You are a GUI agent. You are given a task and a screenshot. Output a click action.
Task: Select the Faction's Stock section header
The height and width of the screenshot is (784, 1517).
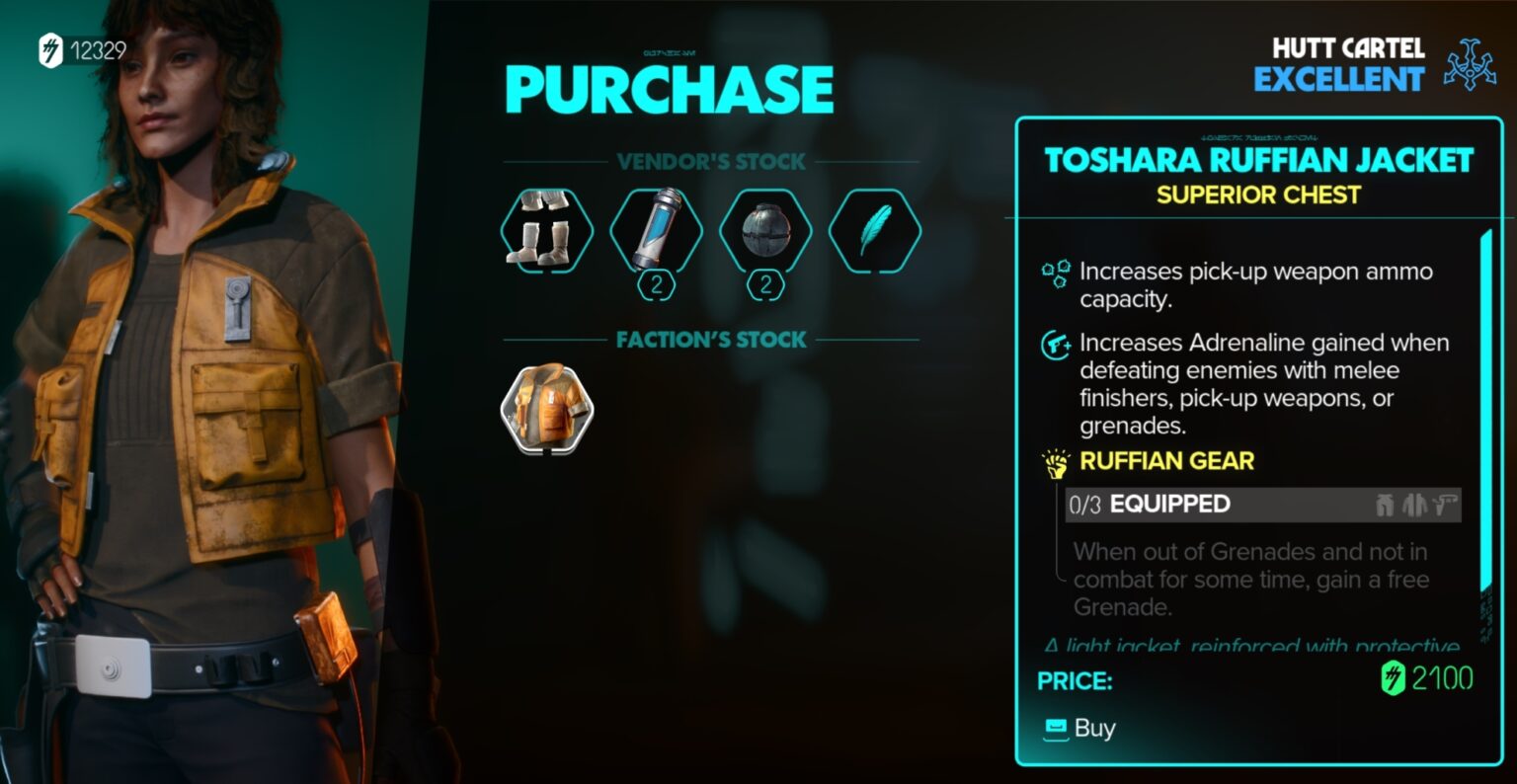pos(710,340)
